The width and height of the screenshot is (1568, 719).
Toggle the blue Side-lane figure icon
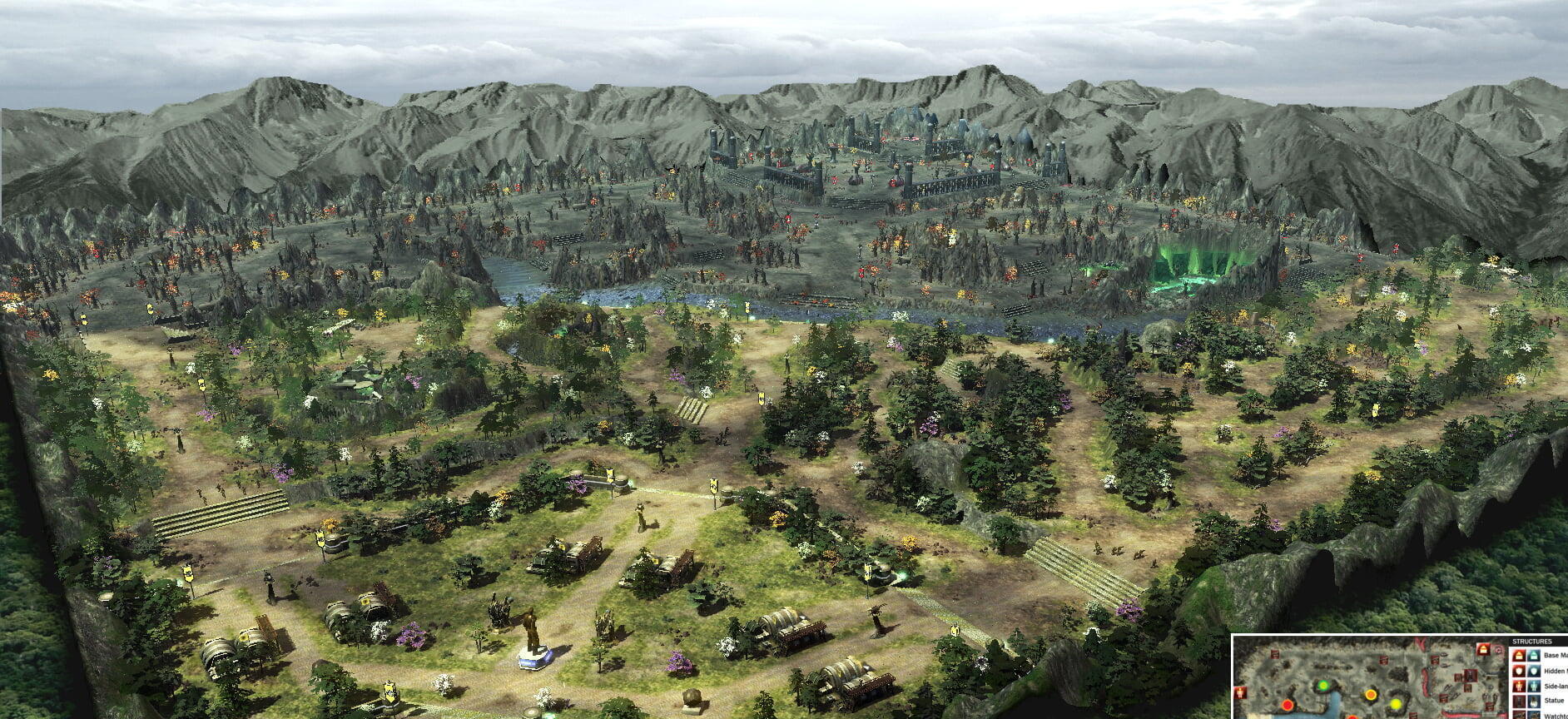tap(1534, 687)
